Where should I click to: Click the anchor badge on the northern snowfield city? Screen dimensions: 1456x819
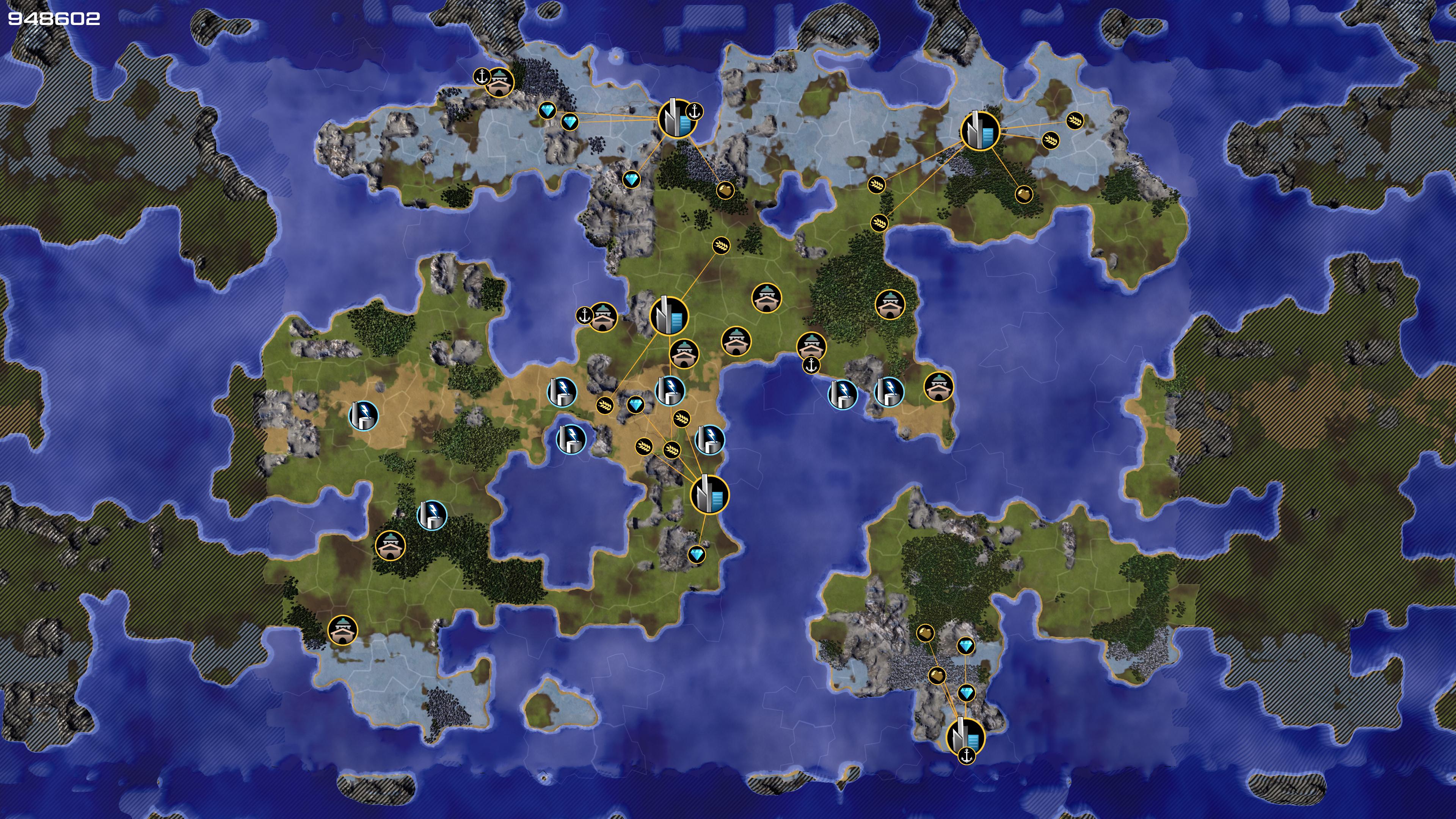(x=695, y=111)
